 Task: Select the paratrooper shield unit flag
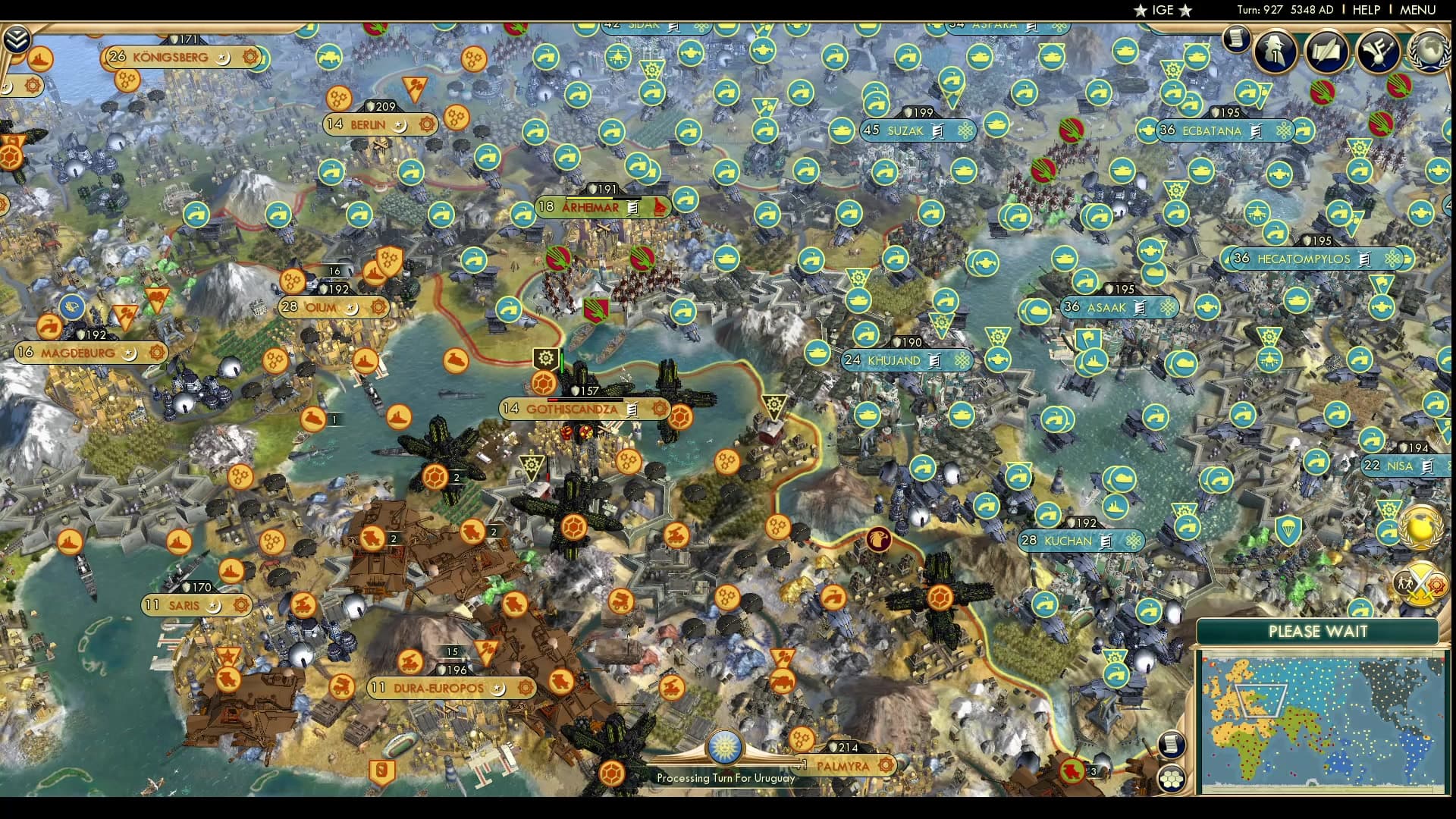[x=1288, y=531]
